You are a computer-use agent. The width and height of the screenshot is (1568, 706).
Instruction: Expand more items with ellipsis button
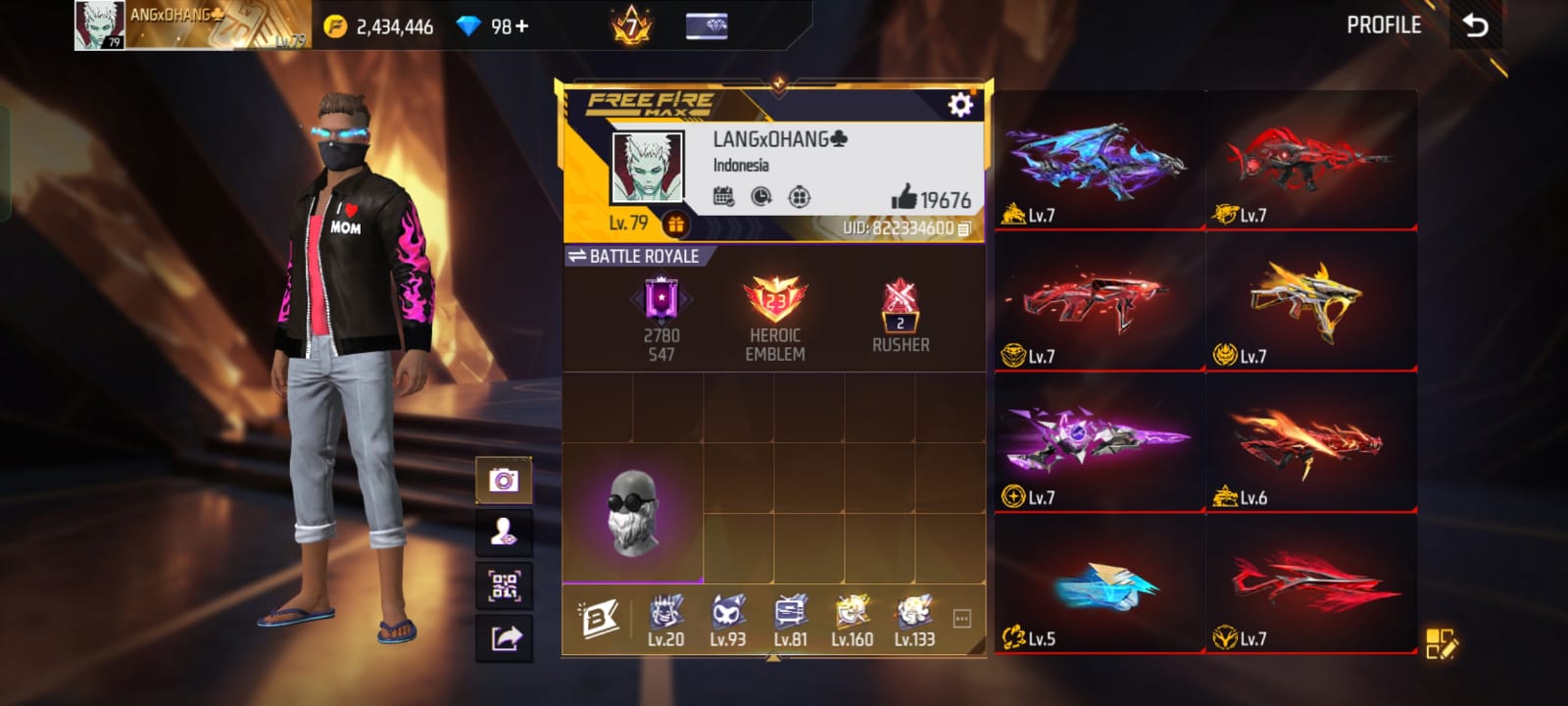[961, 618]
